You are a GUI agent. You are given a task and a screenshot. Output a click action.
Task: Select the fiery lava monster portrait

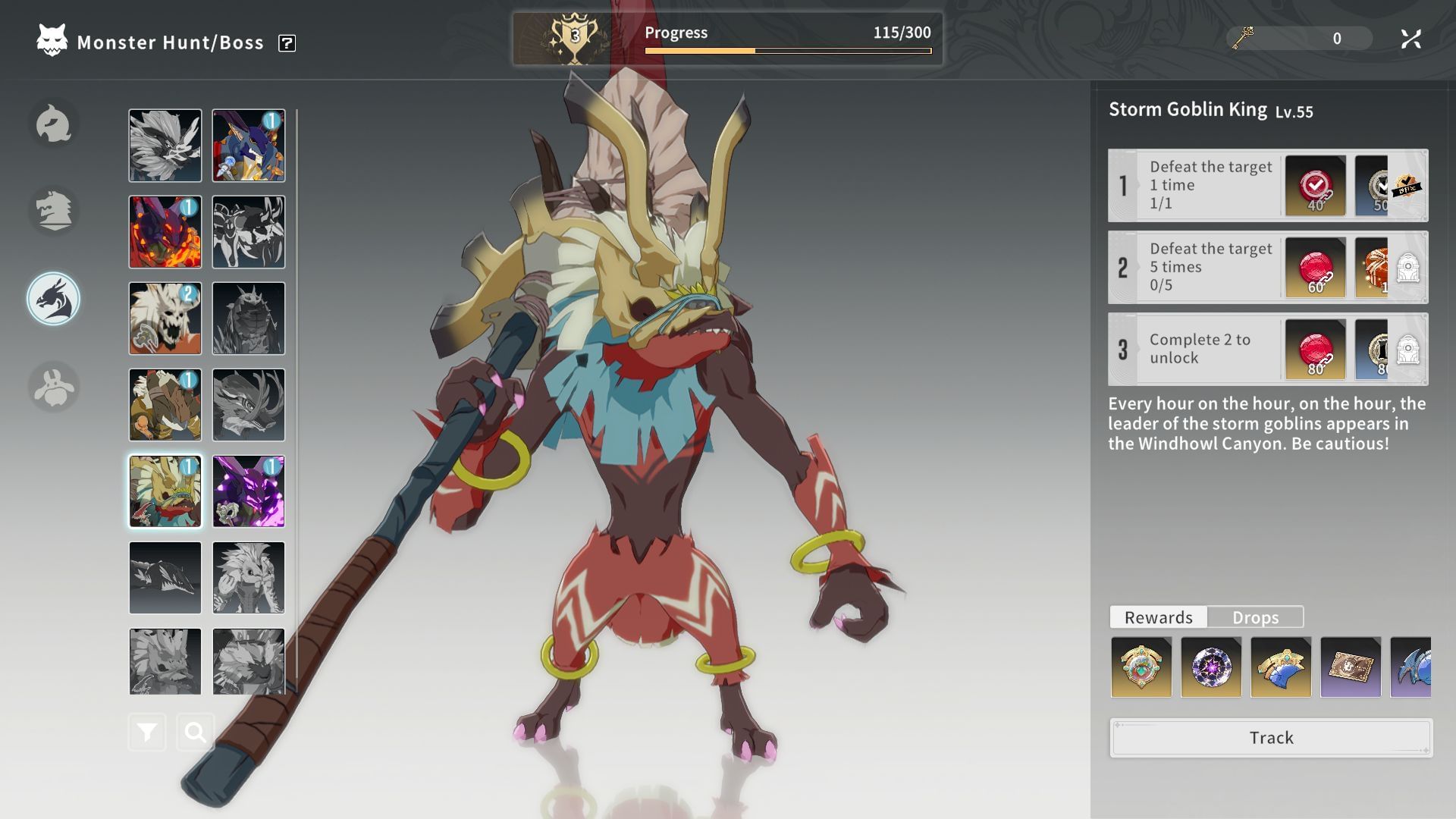(165, 232)
